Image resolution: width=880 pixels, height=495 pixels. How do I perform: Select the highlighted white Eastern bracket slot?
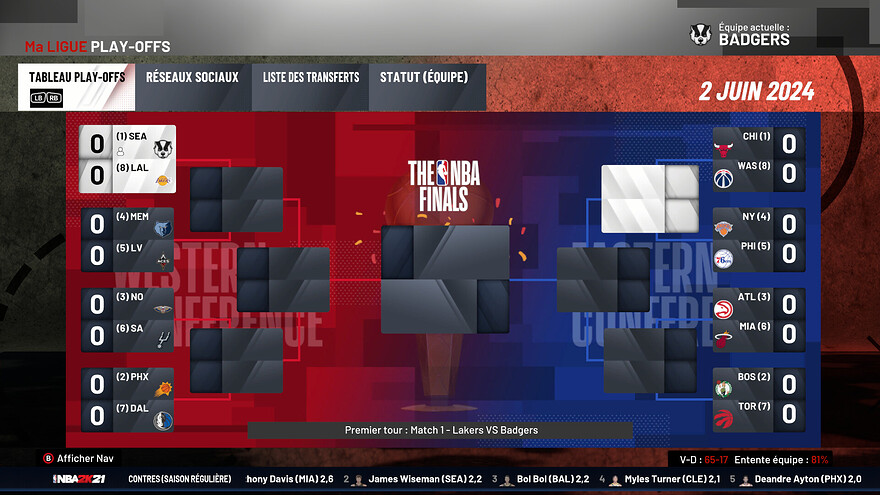[x=650, y=198]
